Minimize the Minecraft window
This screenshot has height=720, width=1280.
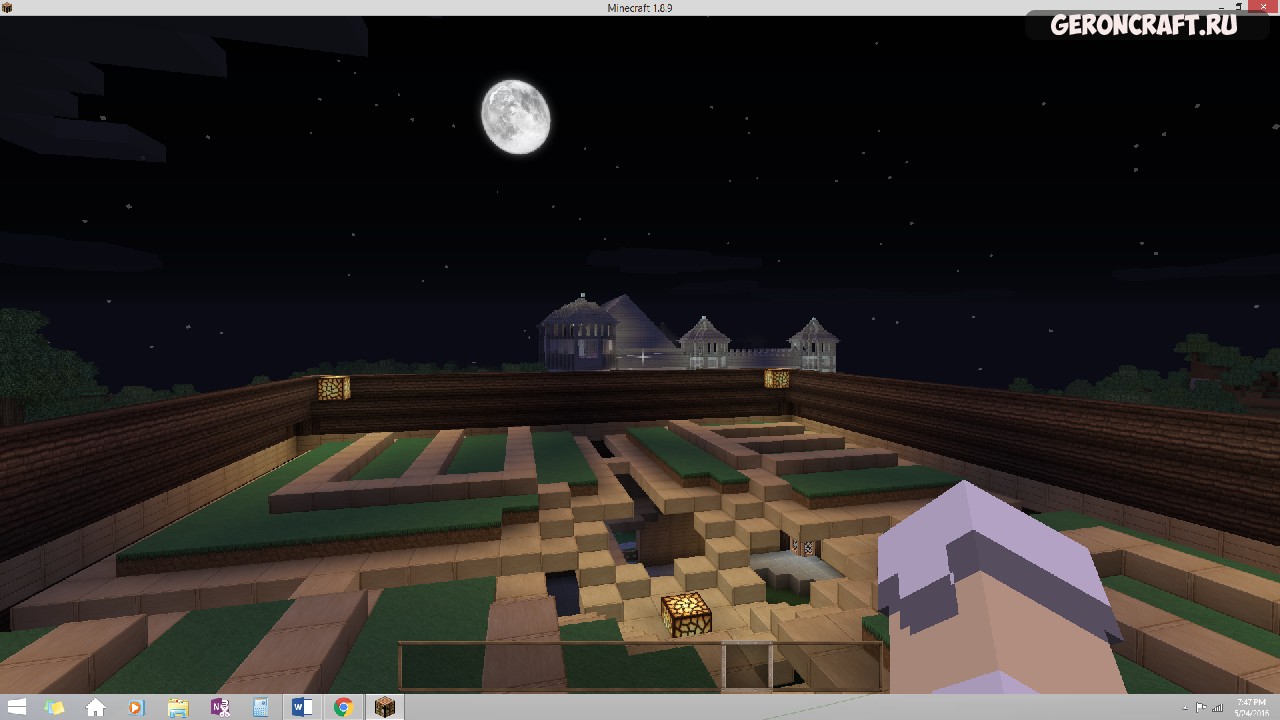(x=1222, y=8)
